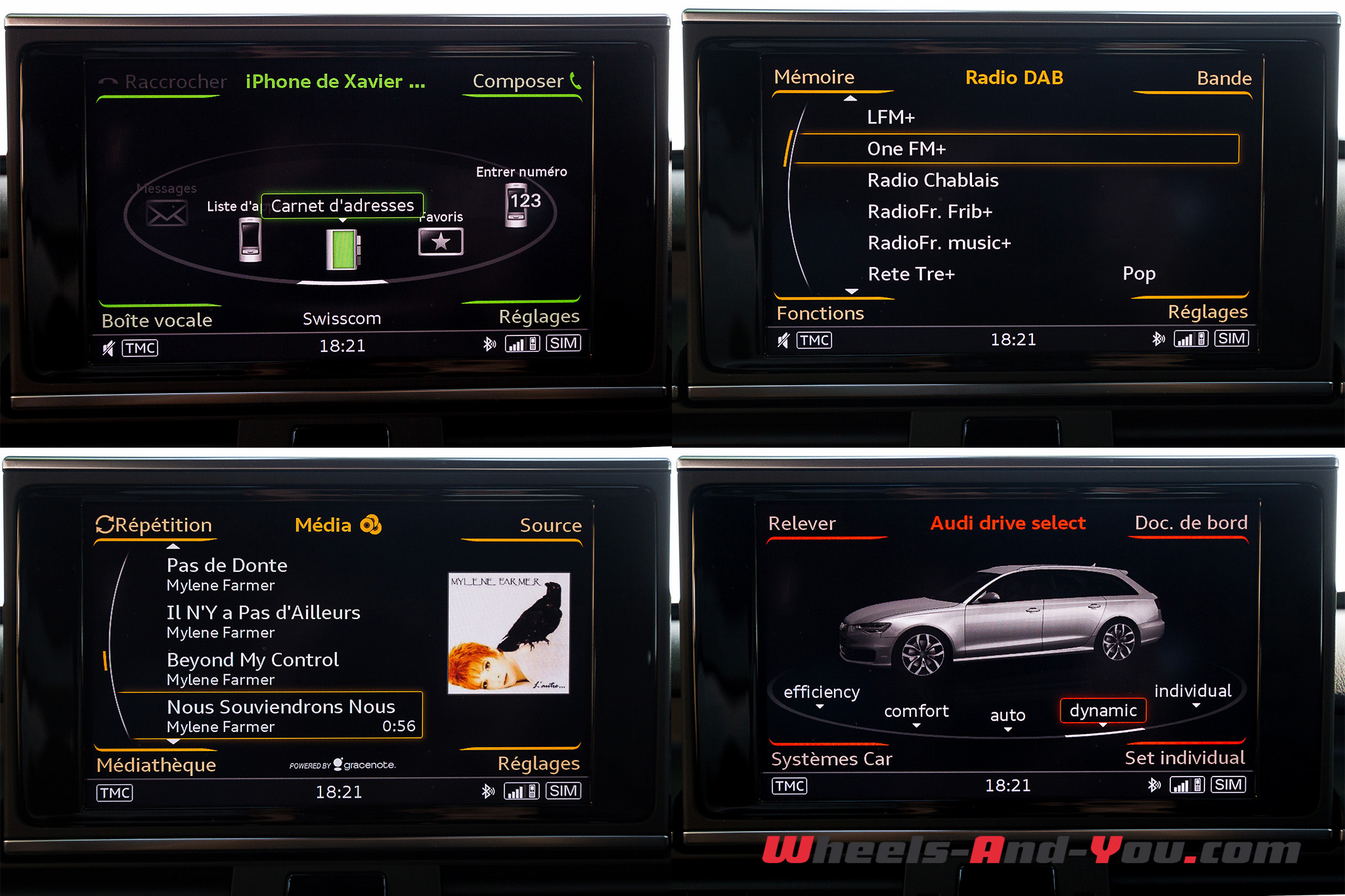Click the TMC indicator on the Radio DAB screen
Screen dimensions: 1345x896
(x=814, y=339)
